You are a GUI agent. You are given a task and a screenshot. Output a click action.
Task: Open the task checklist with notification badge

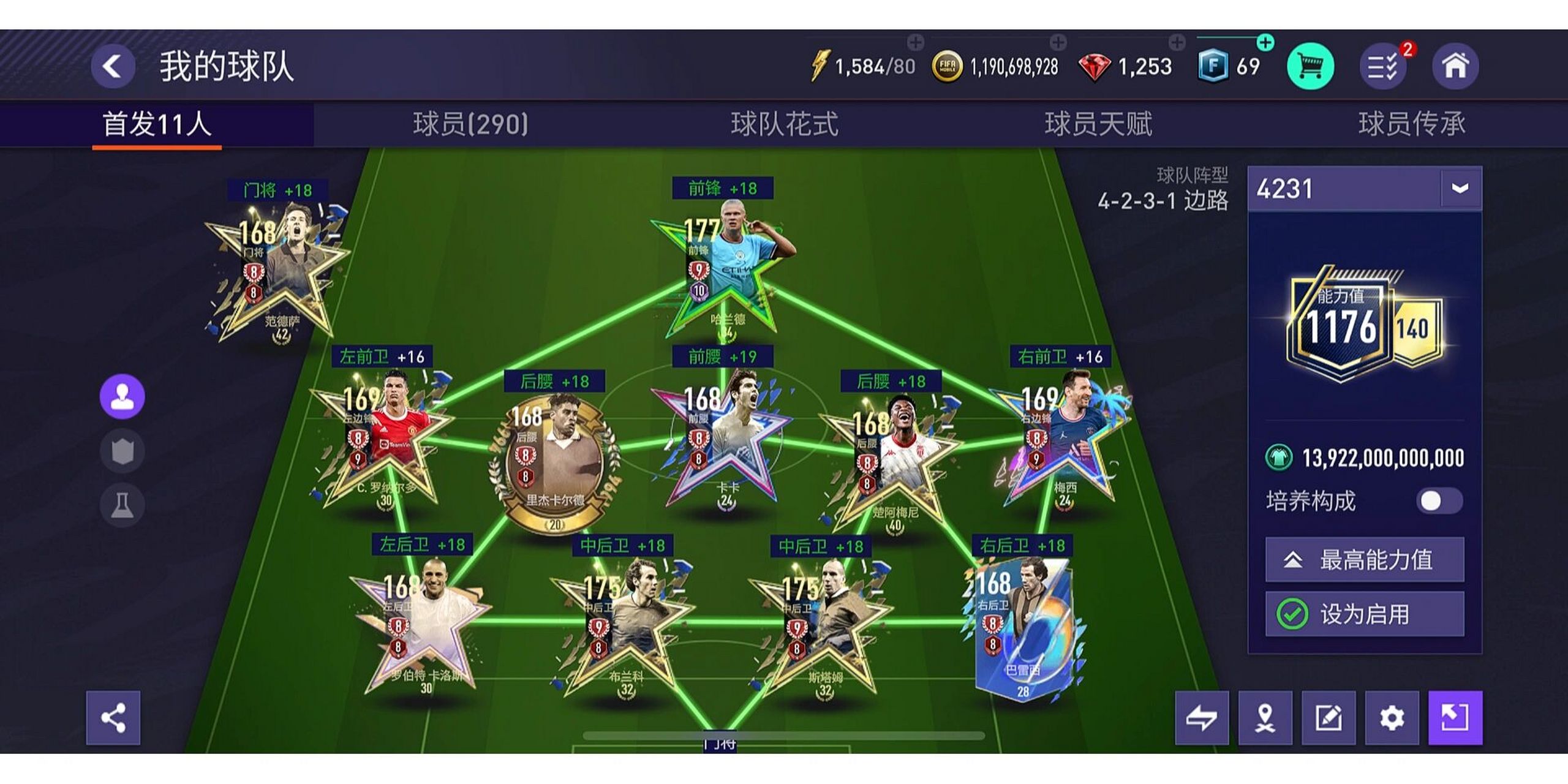click(1383, 66)
